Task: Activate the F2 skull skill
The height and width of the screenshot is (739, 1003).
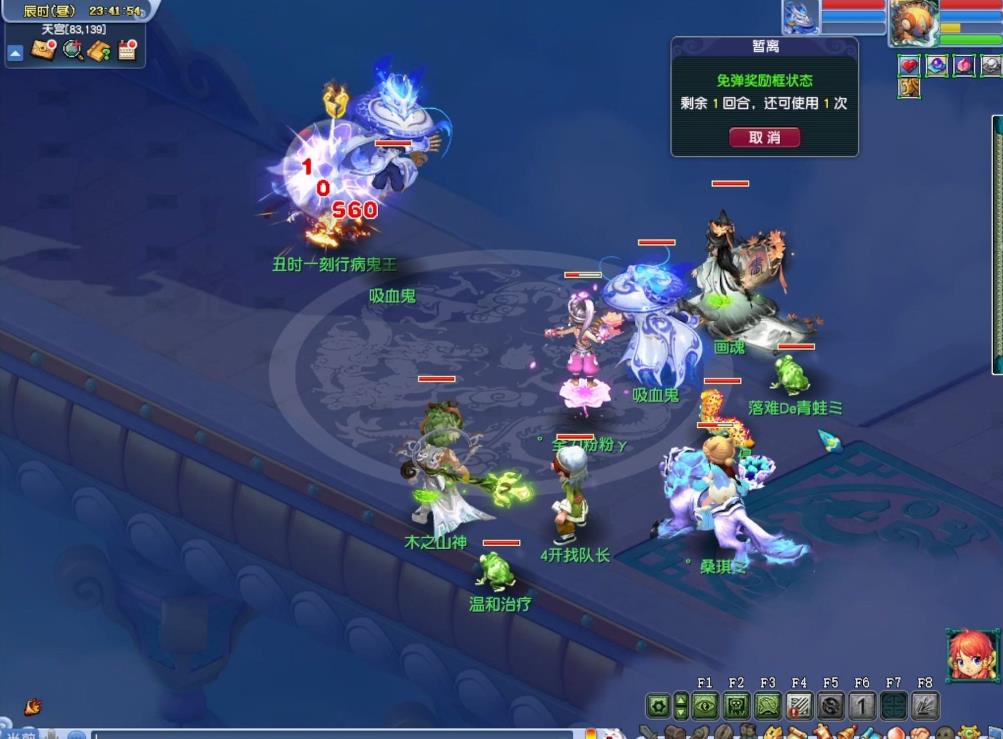Action: (x=736, y=706)
